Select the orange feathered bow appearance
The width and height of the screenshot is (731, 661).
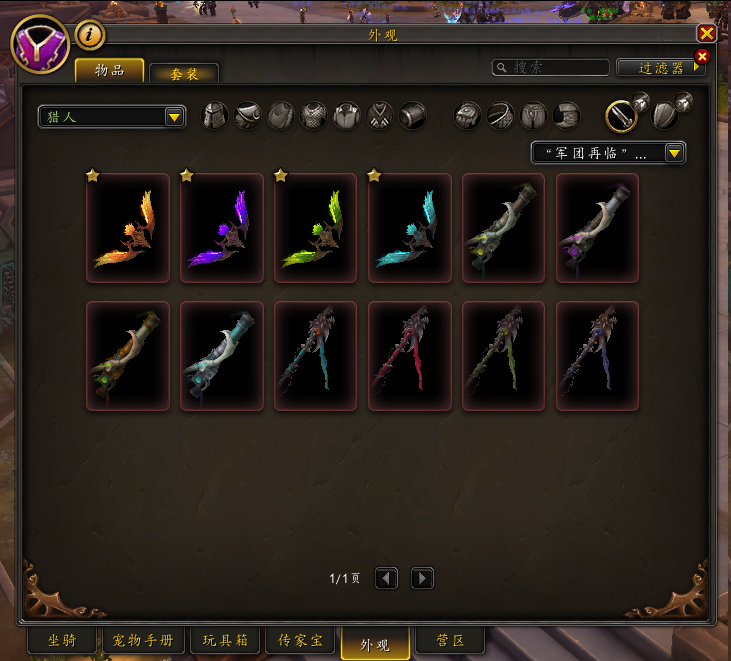click(x=128, y=228)
